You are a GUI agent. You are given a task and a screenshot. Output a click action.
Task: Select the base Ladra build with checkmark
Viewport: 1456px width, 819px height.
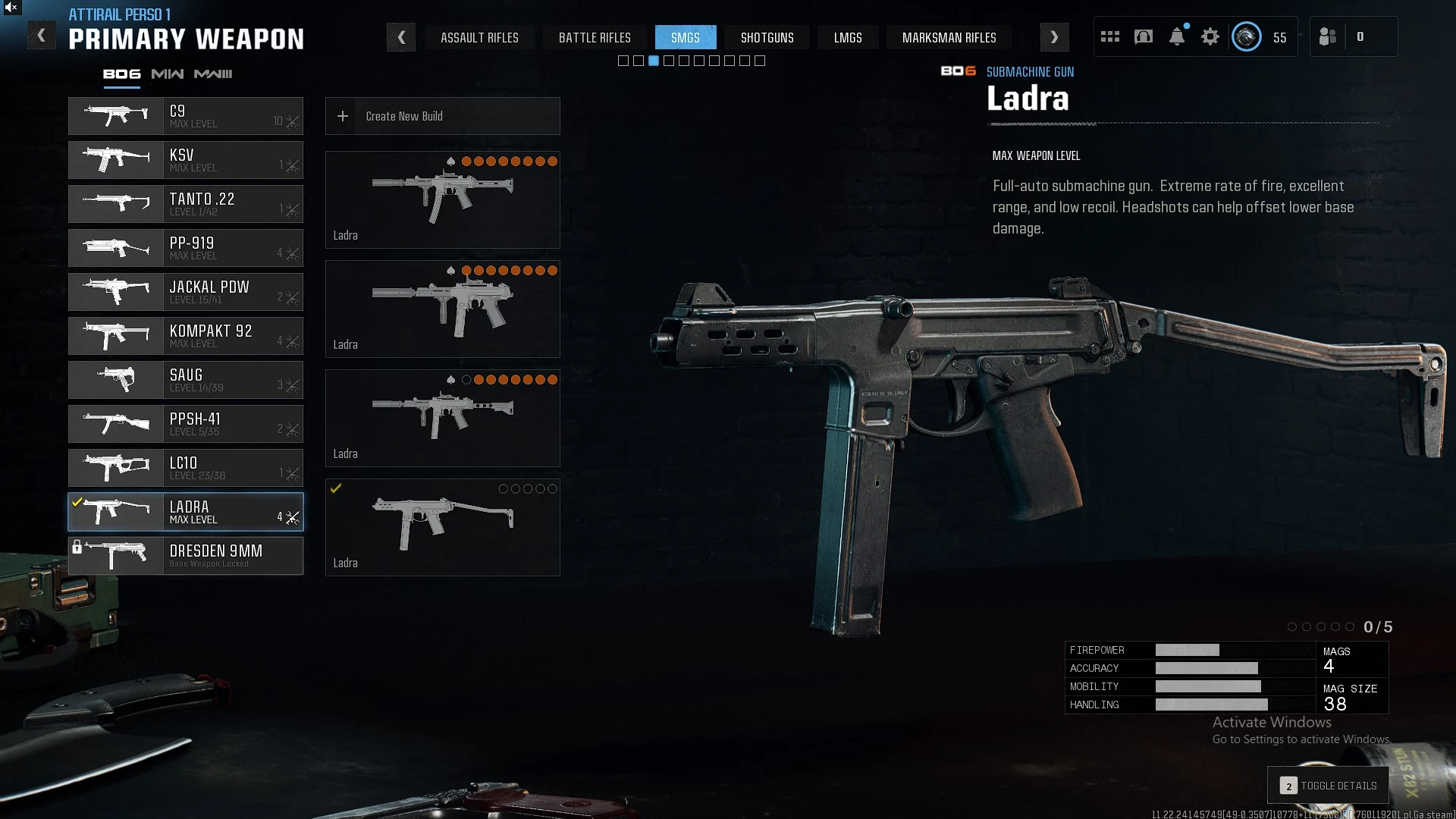[x=442, y=527]
